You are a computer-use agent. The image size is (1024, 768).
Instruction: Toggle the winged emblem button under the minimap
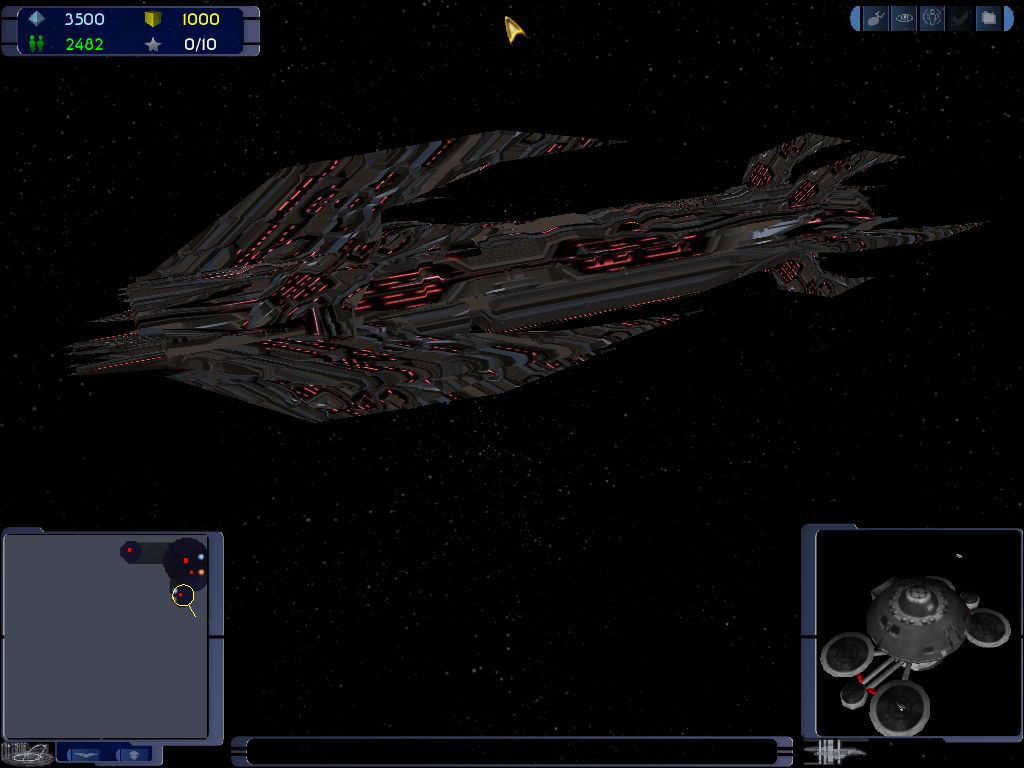click(x=87, y=754)
